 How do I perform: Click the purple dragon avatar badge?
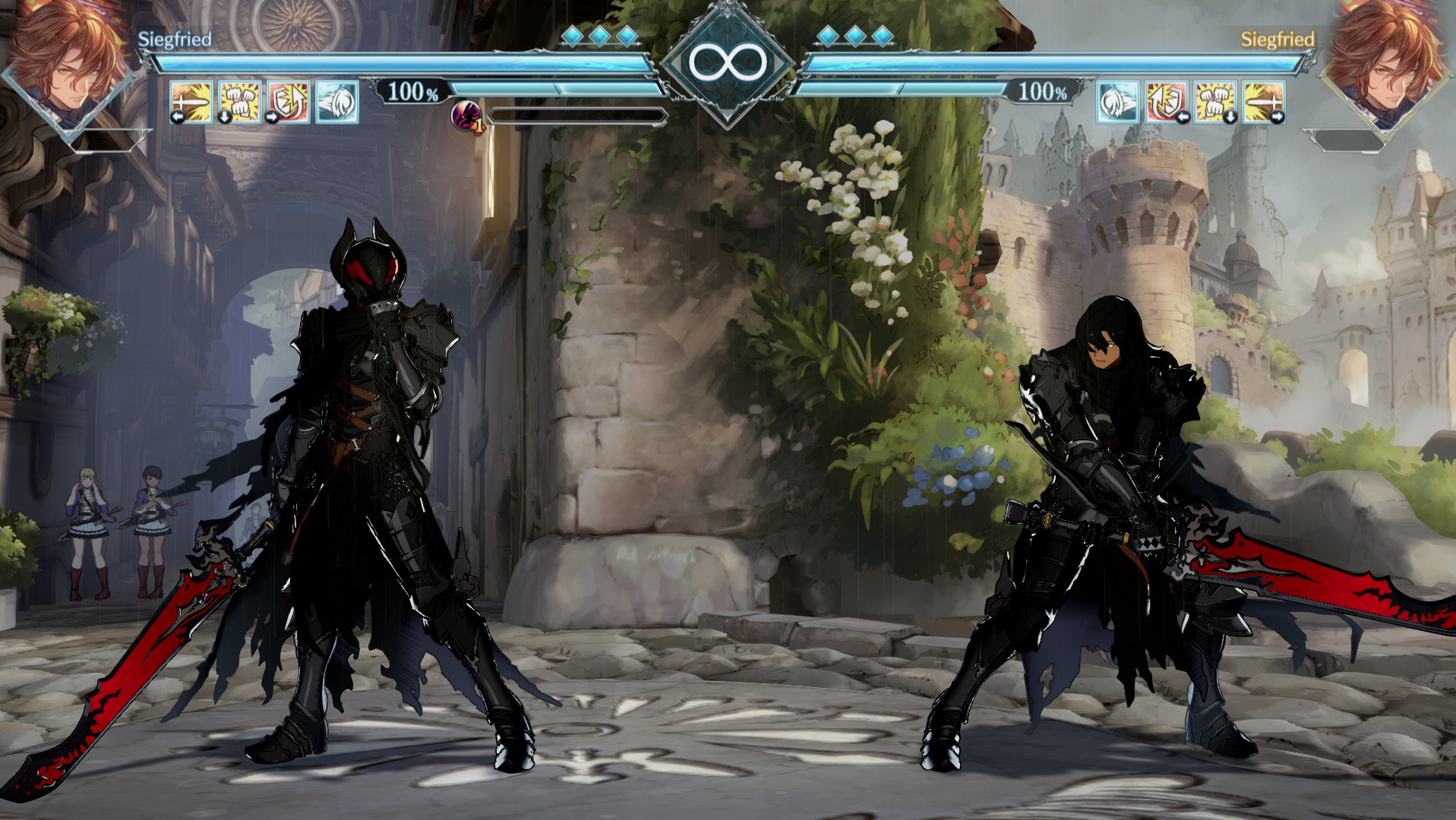pyautogui.click(x=466, y=115)
